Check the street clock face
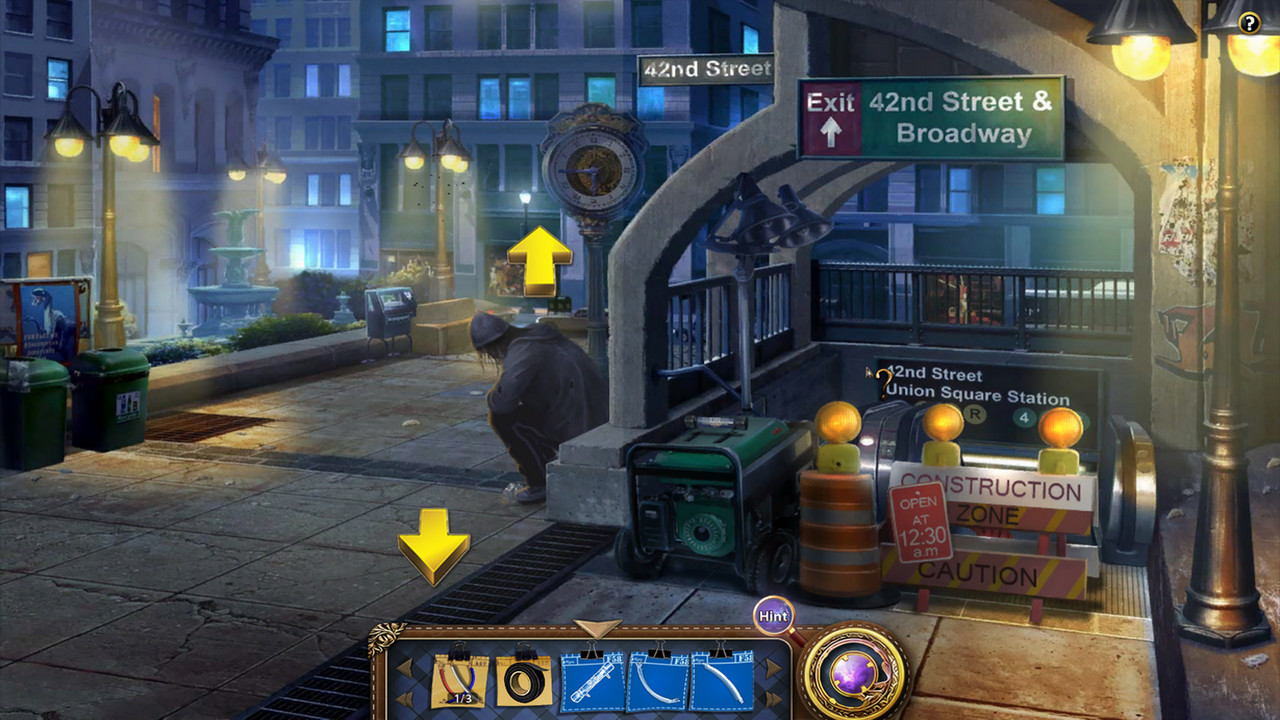The image size is (1280, 720). click(x=592, y=168)
